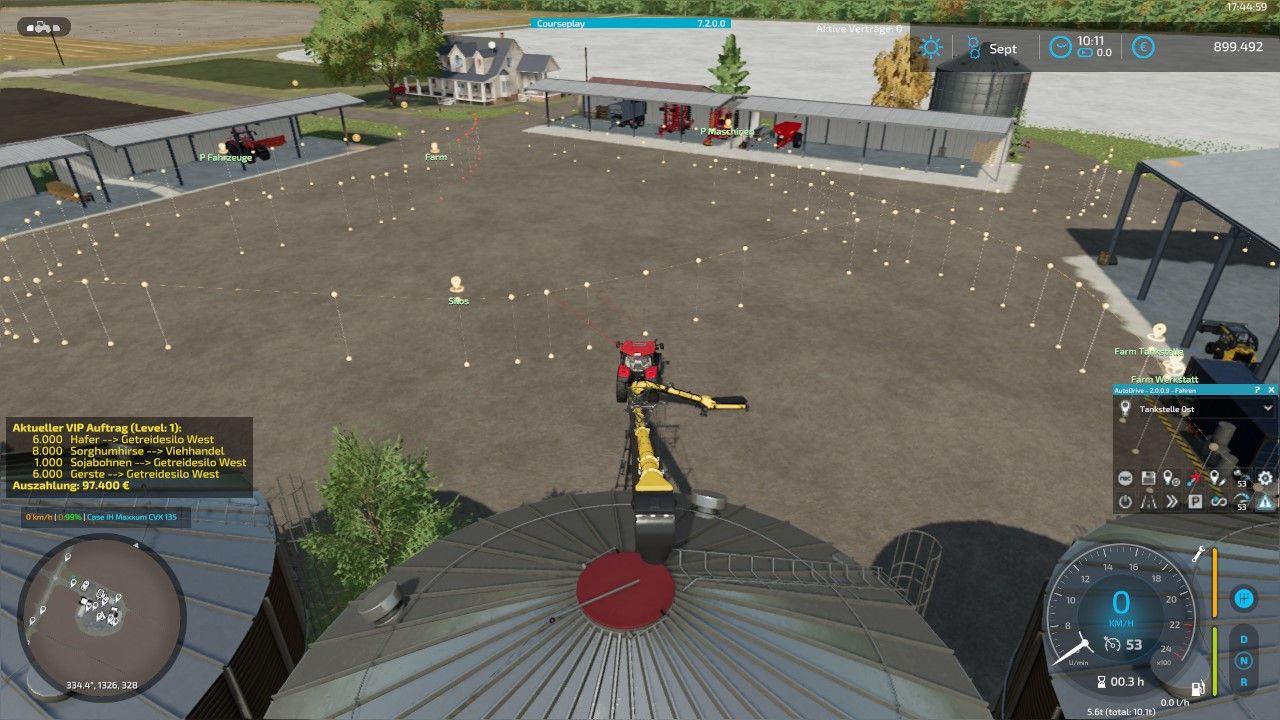
Task: Click the AutoDrive warning triangle icon
Action: 1264,500
